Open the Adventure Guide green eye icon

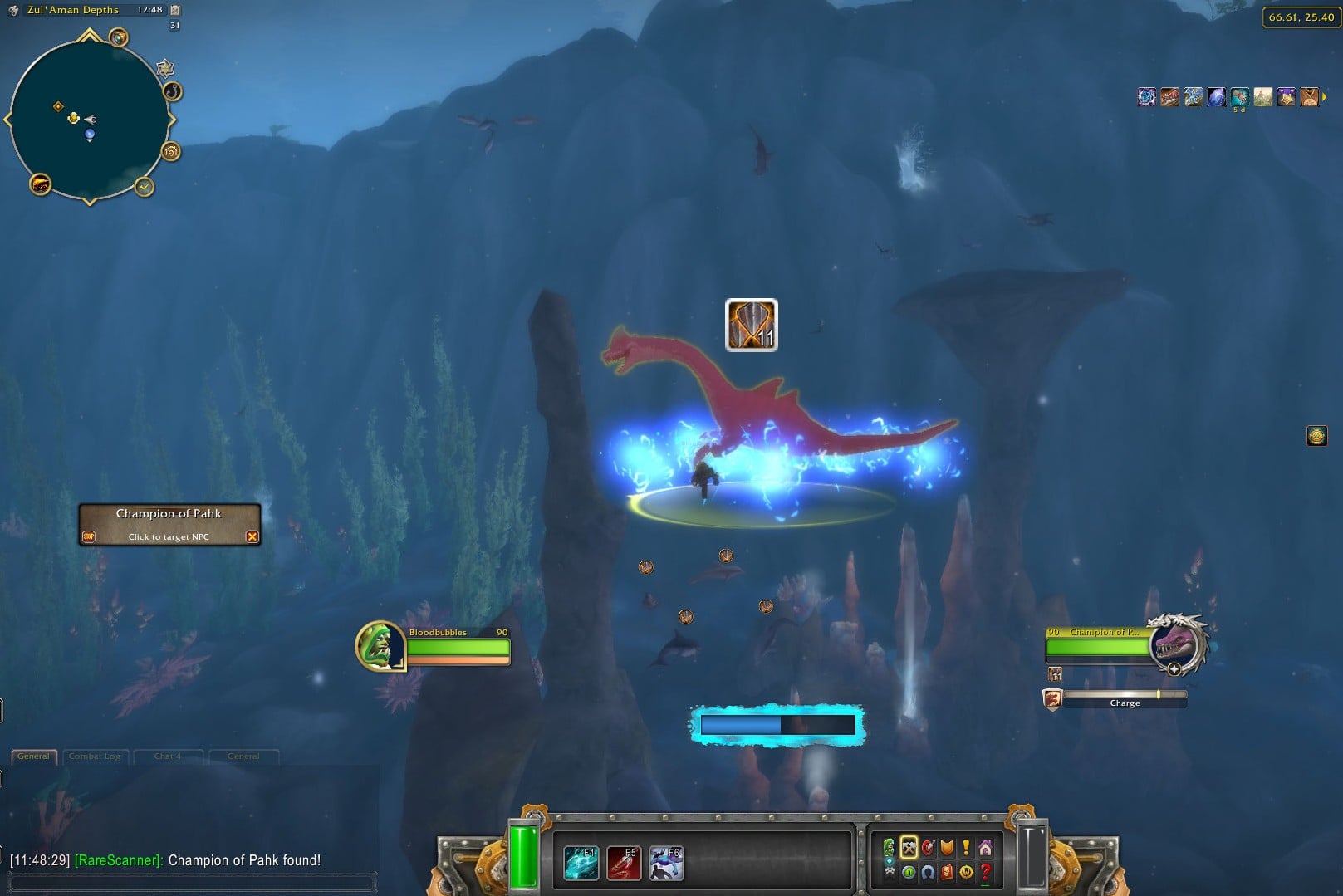[909, 874]
